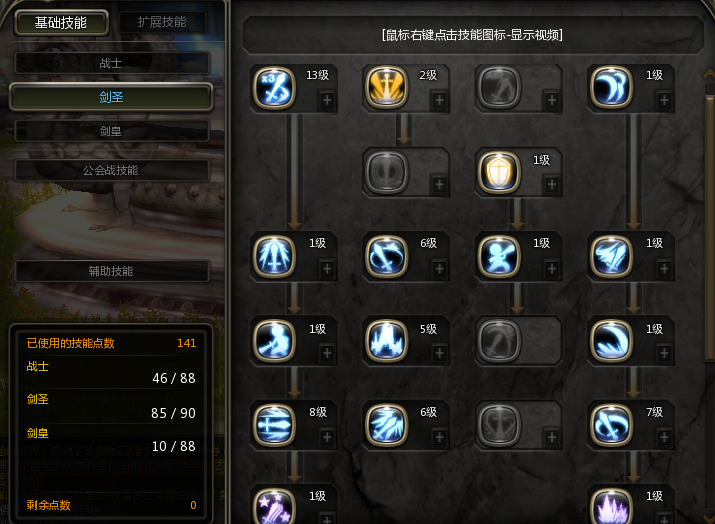The height and width of the screenshot is (524, 715).
Task: Raise the level 5 skill with its plus button
Action: pos(438,352)
